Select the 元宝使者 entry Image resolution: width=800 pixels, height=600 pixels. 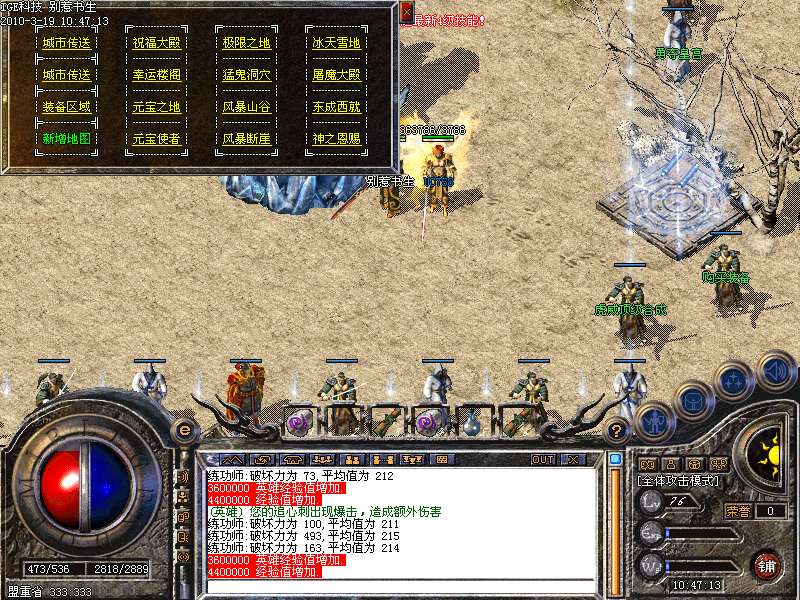click(x=156, y=139)
